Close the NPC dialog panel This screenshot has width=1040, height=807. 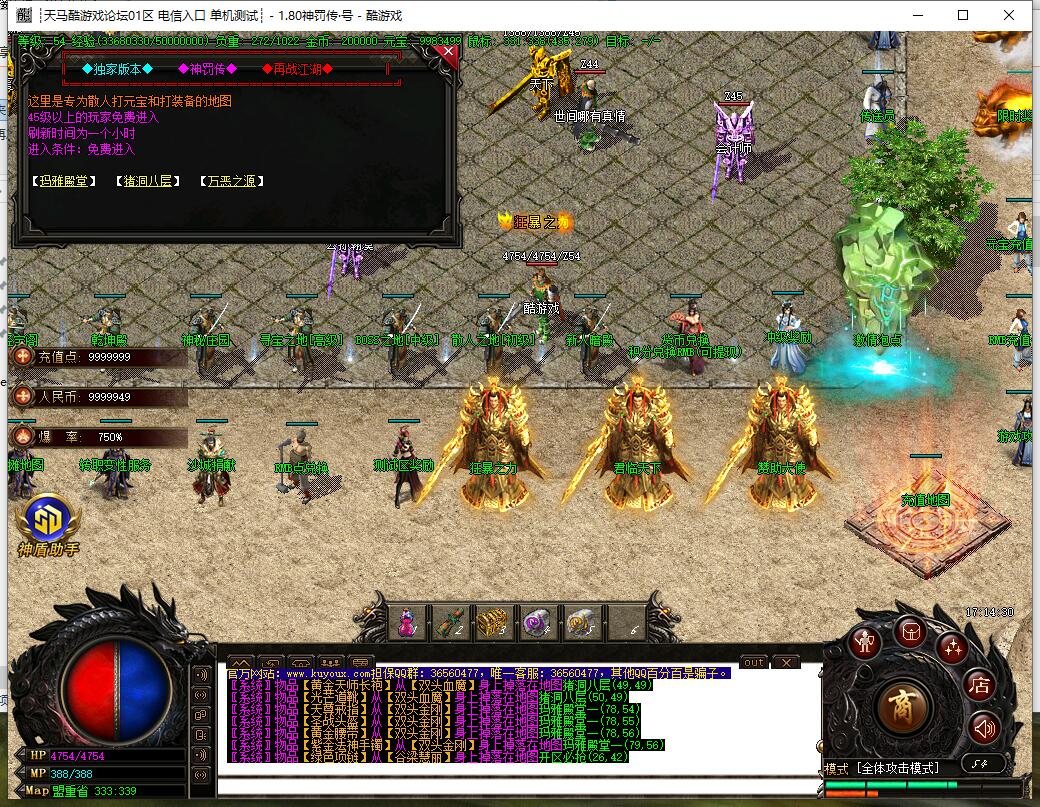(448, 55)
